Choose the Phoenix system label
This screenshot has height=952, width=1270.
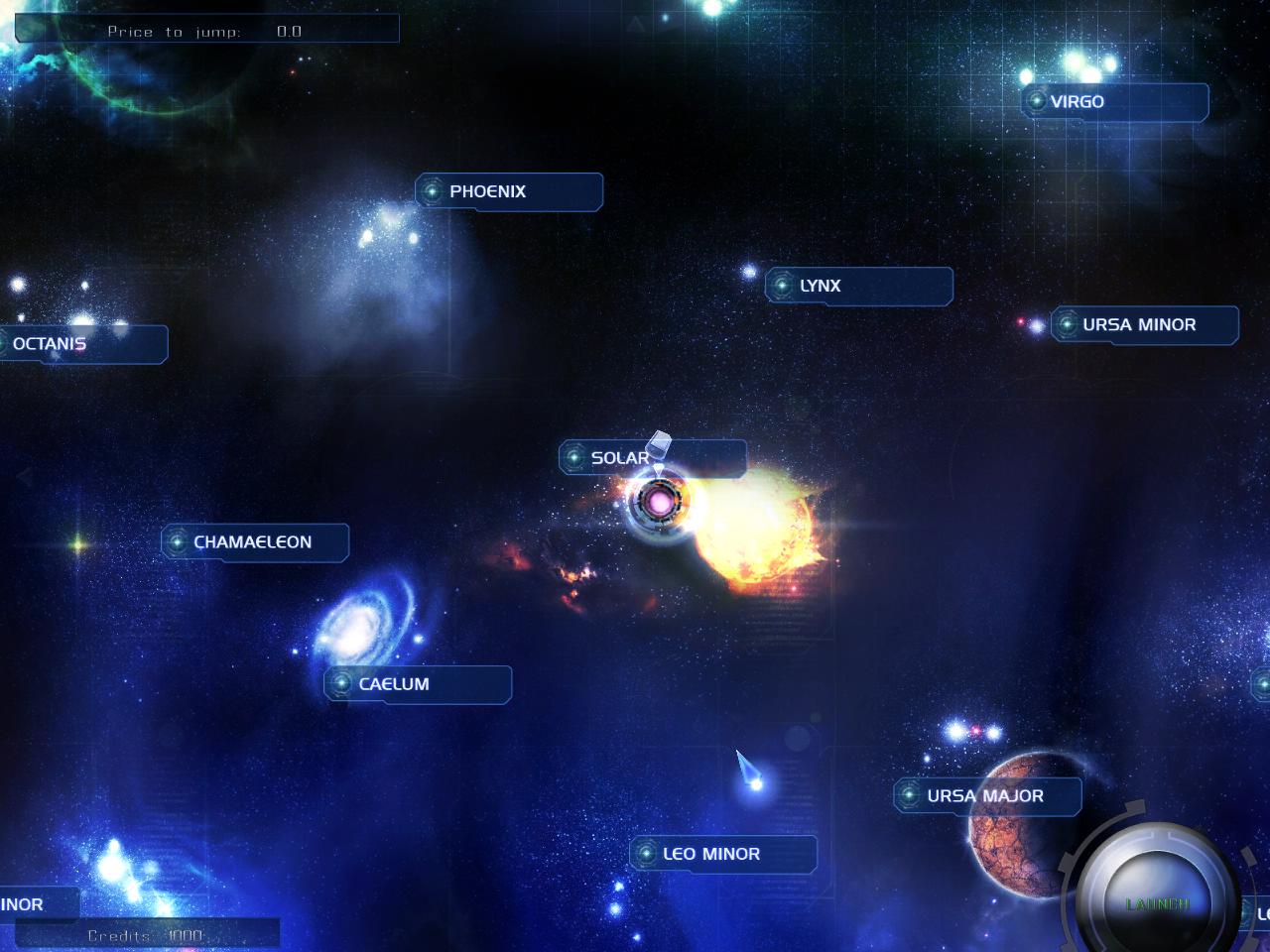[x=509, y=191]
